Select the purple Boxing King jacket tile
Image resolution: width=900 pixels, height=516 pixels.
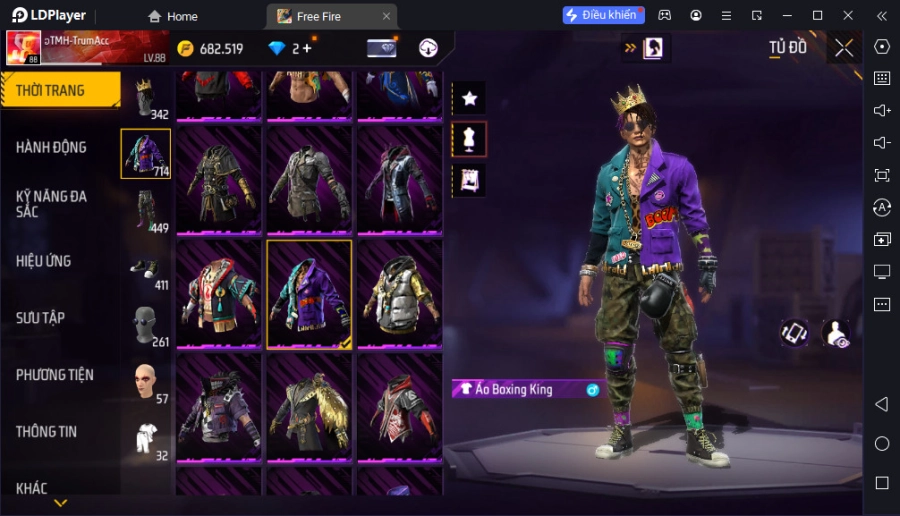click(309, 294)
